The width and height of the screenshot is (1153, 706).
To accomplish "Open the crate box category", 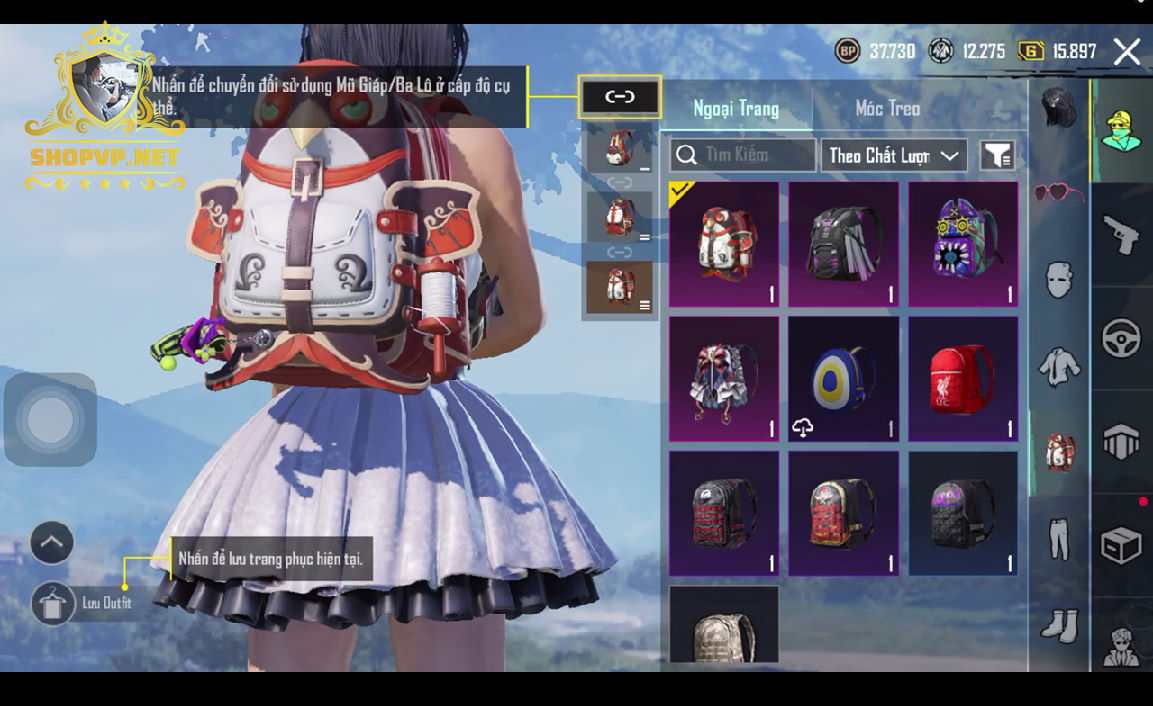I will click(x=1121, y=546).
